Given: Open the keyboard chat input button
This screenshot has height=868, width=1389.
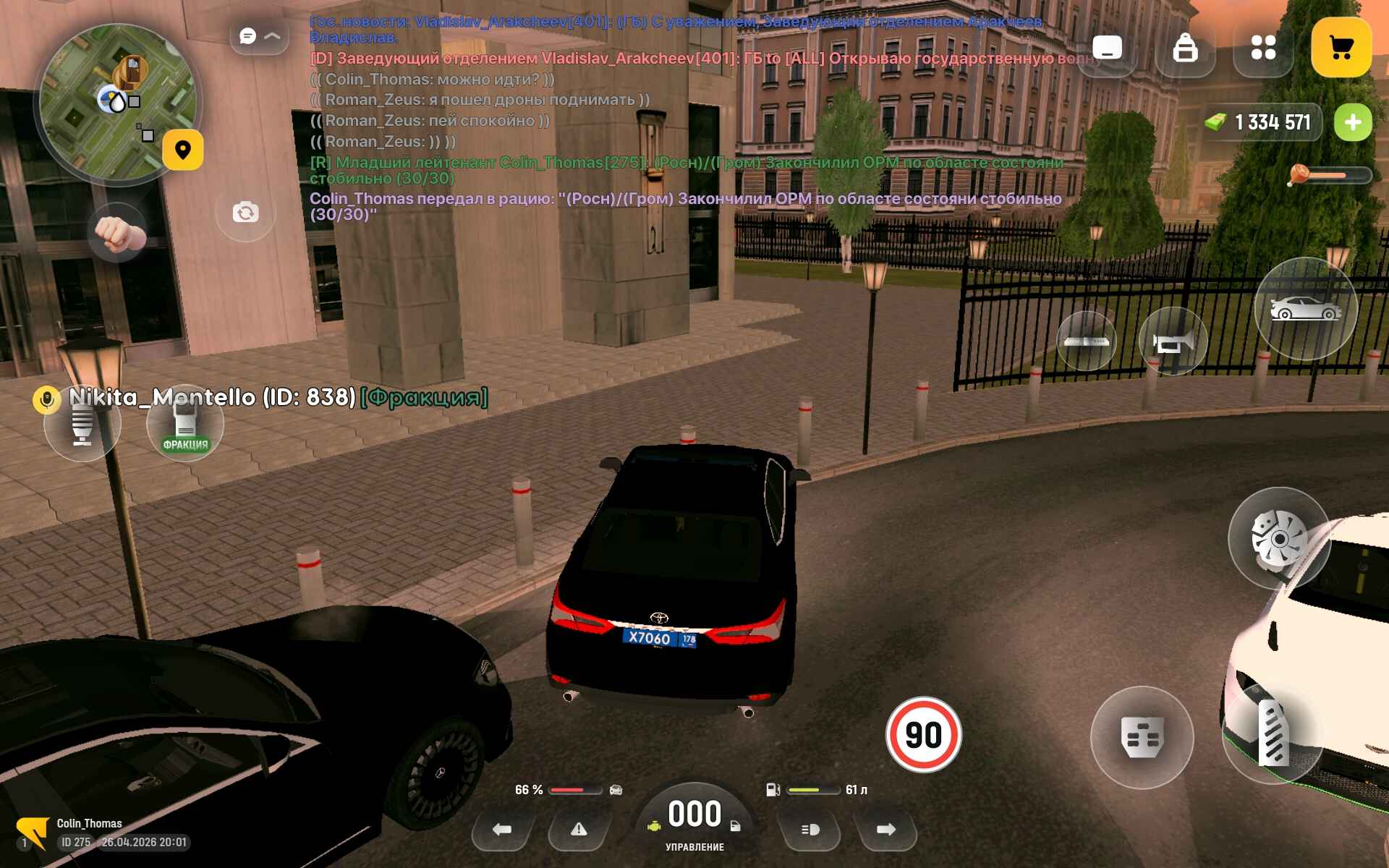Looking at the screenshot, I should coord(1107,48).
